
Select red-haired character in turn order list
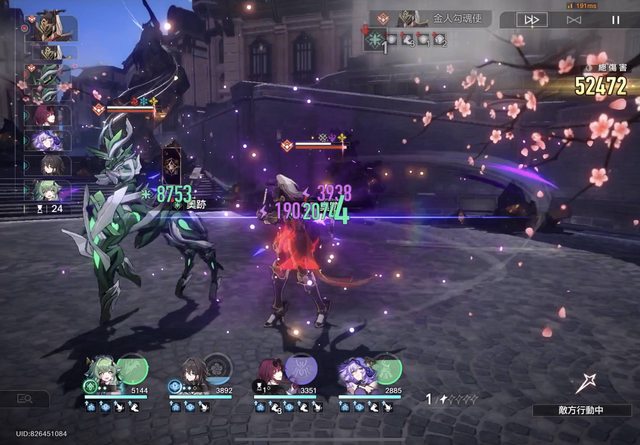pyautogui.click(x=46, y=116)
